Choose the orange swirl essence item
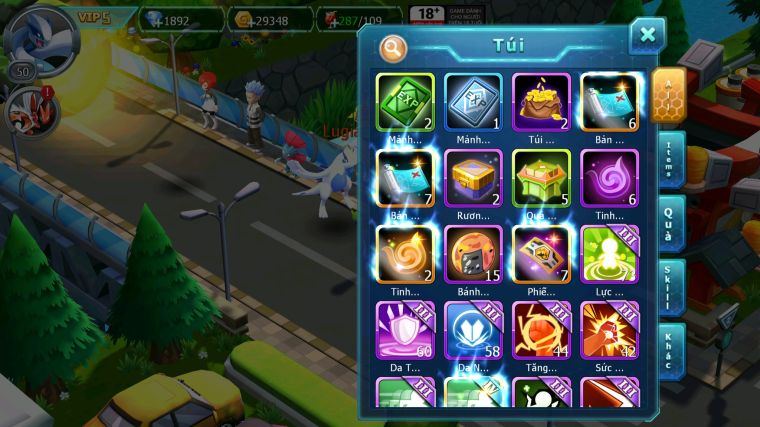The image size is (760, 427). coord(405,254)
